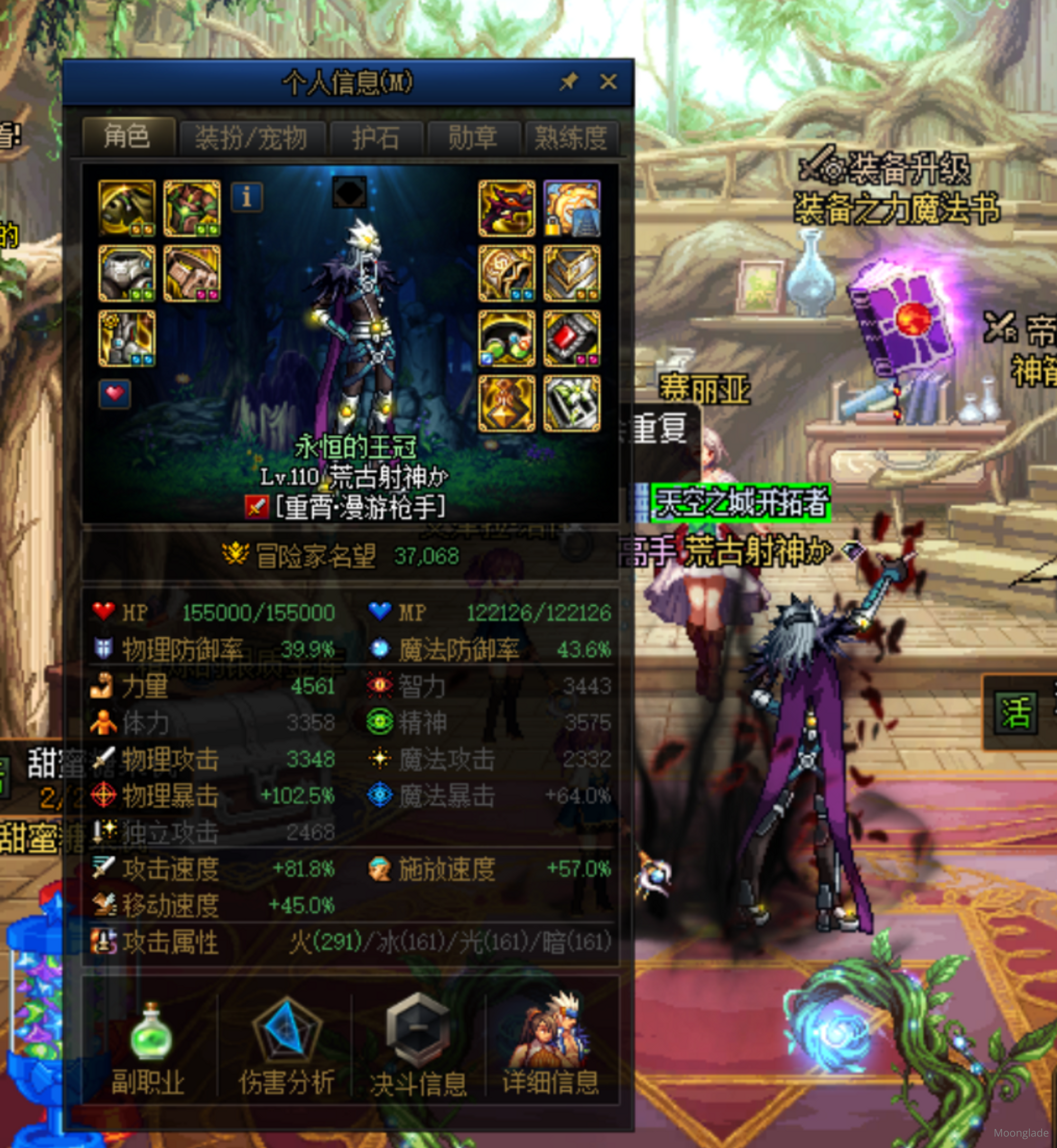Select the 护石 tab
Image resolution: width=1057 pixels, height=1148 pixels.
[376, 138]
